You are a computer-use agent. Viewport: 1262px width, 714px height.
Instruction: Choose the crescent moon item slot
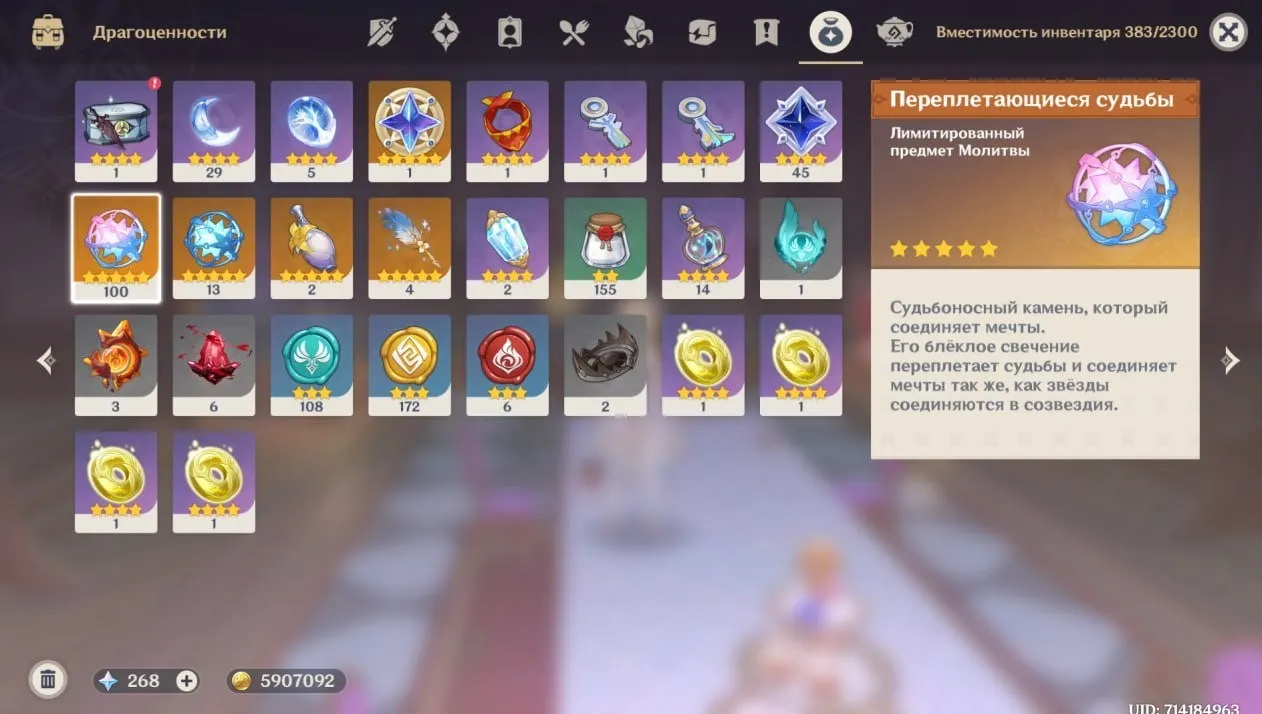(x=214, y=130)
